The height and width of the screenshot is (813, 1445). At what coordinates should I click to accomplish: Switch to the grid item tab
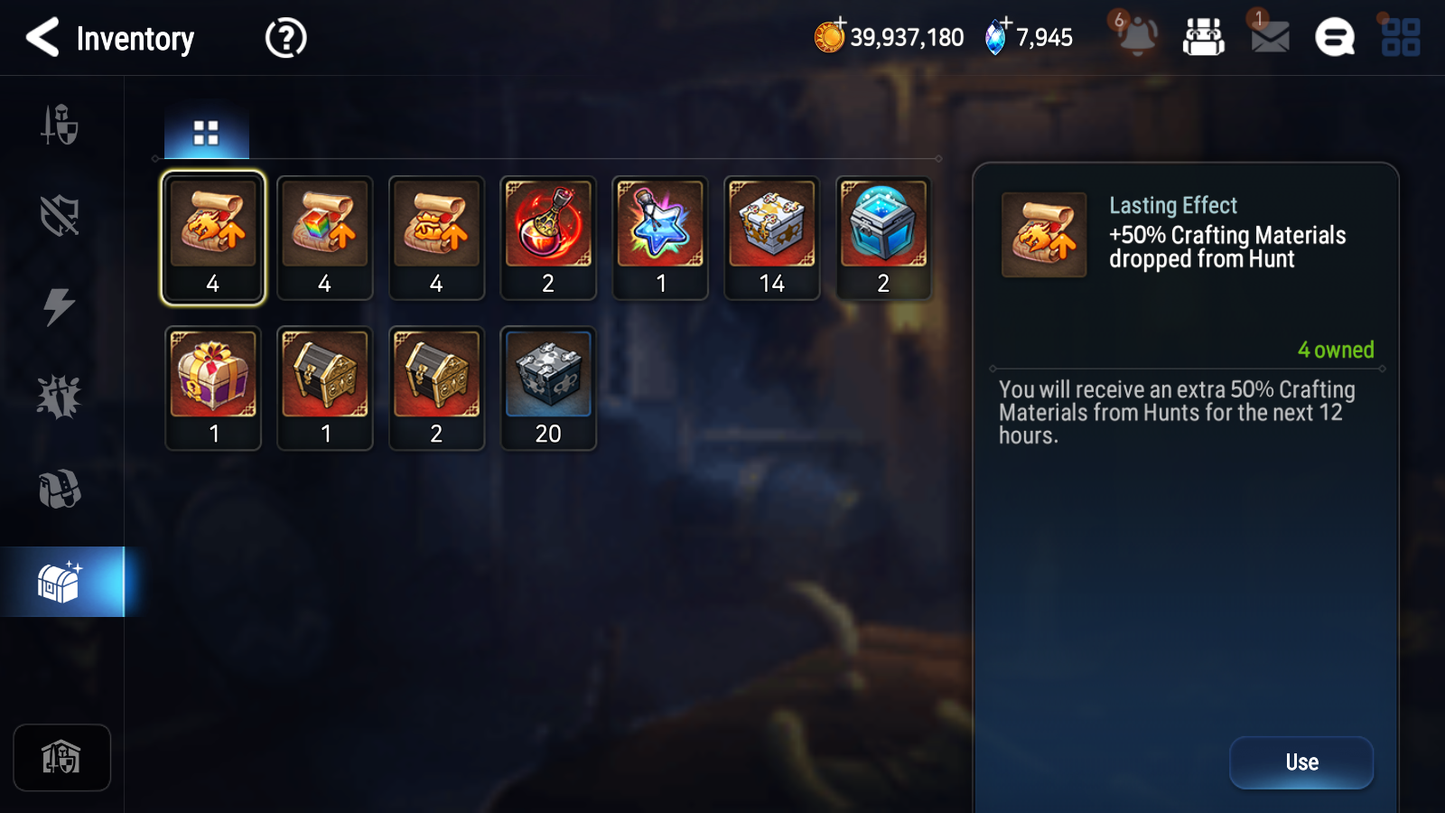point(206,130)
